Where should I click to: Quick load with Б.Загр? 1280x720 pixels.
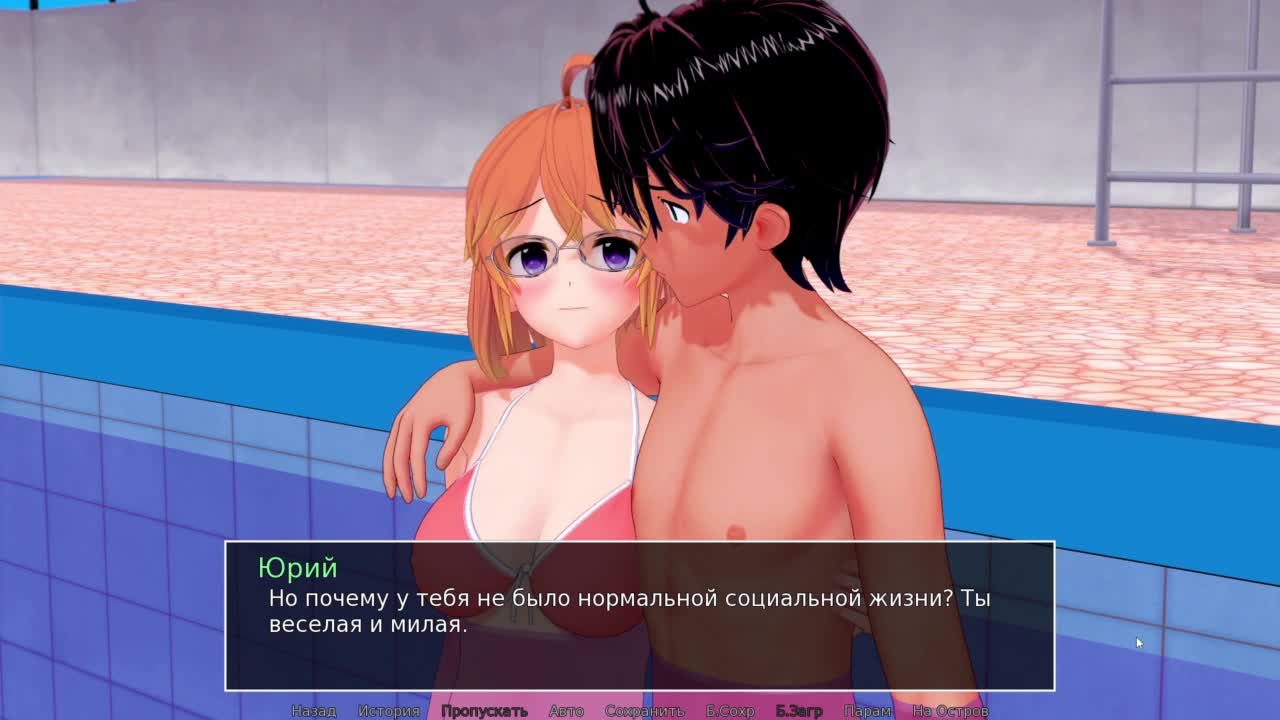tap(799, 711)
